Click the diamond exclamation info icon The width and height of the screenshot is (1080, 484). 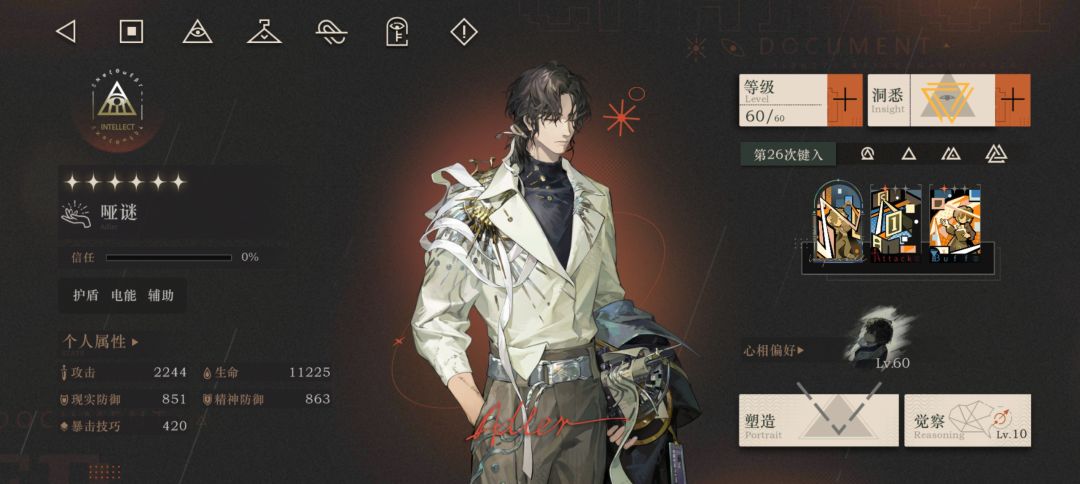[x=464, y=32]
